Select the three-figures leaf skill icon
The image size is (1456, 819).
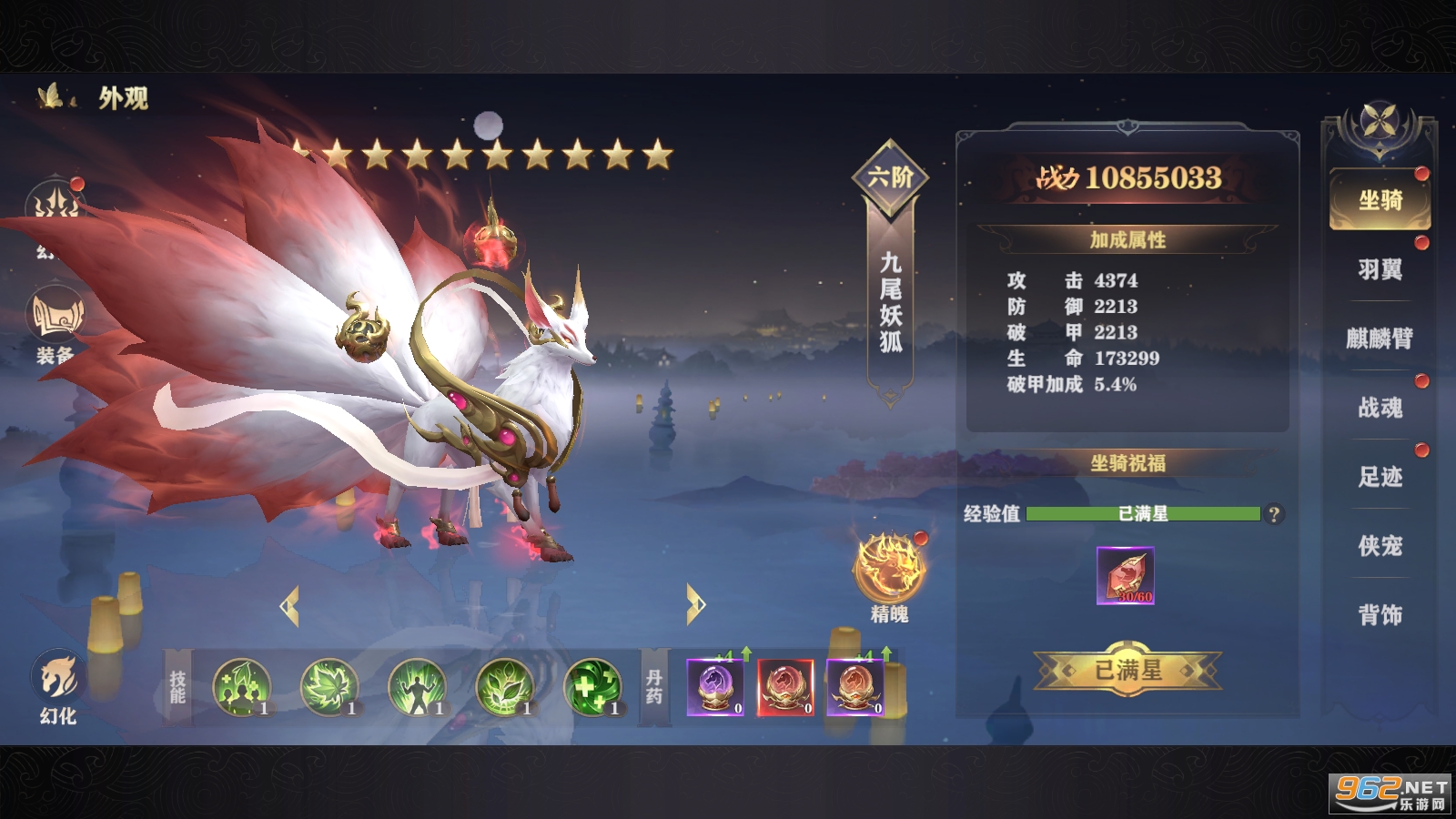click(x=241, y=687)
